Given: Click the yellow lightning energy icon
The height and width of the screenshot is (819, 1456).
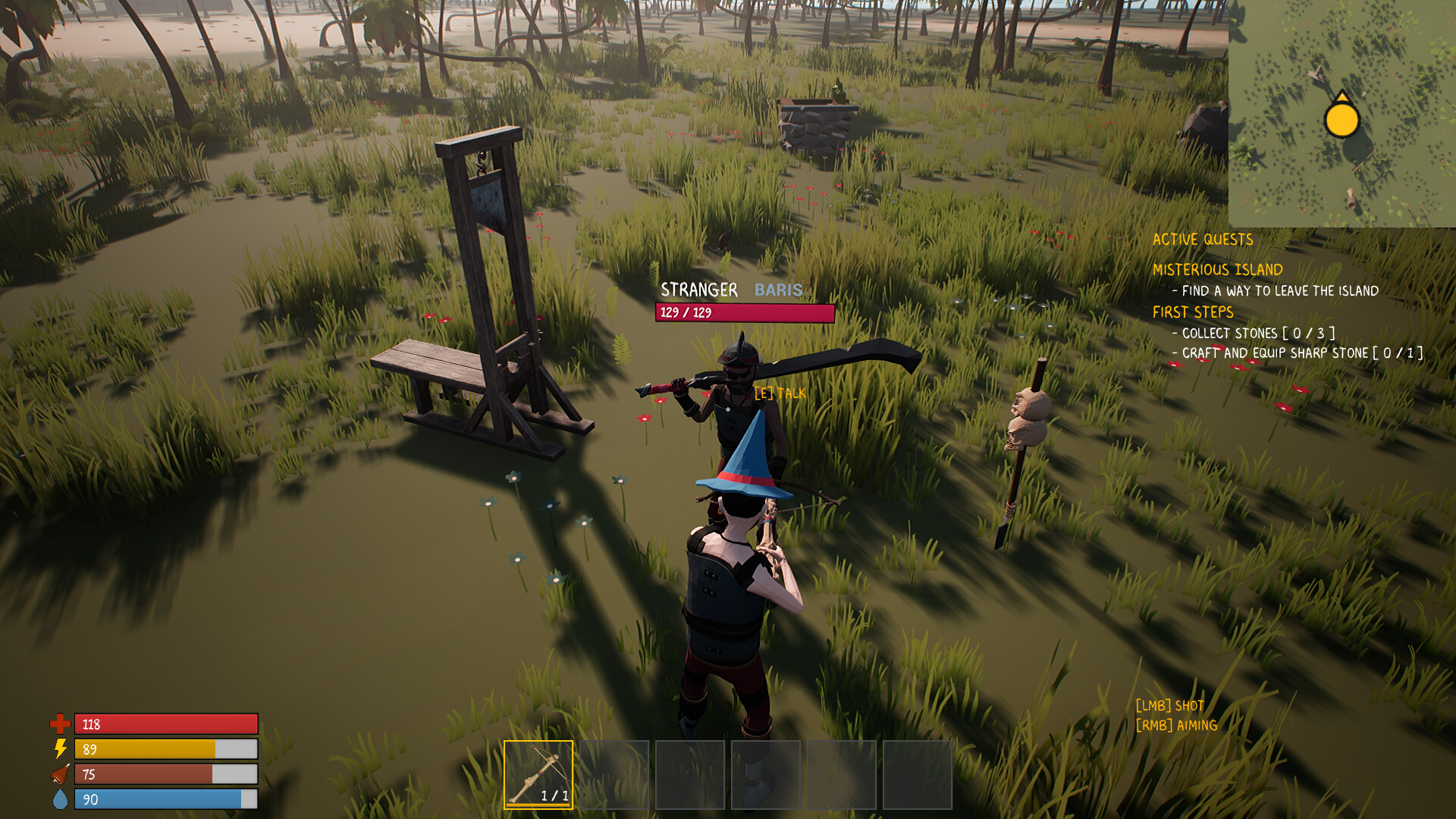Looking at the screenshot, I should click(60, 749).
